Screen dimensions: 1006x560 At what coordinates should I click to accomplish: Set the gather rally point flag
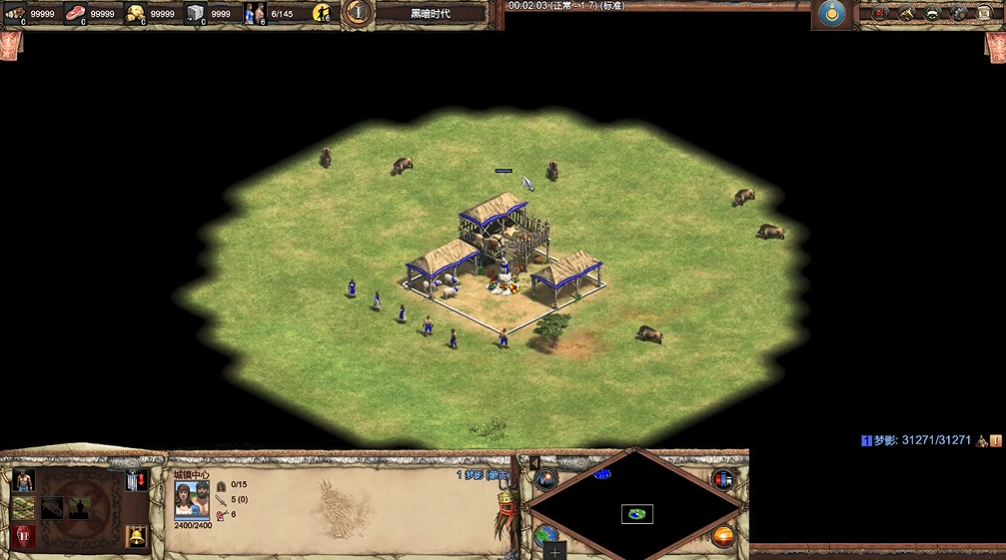pos(136,481)
